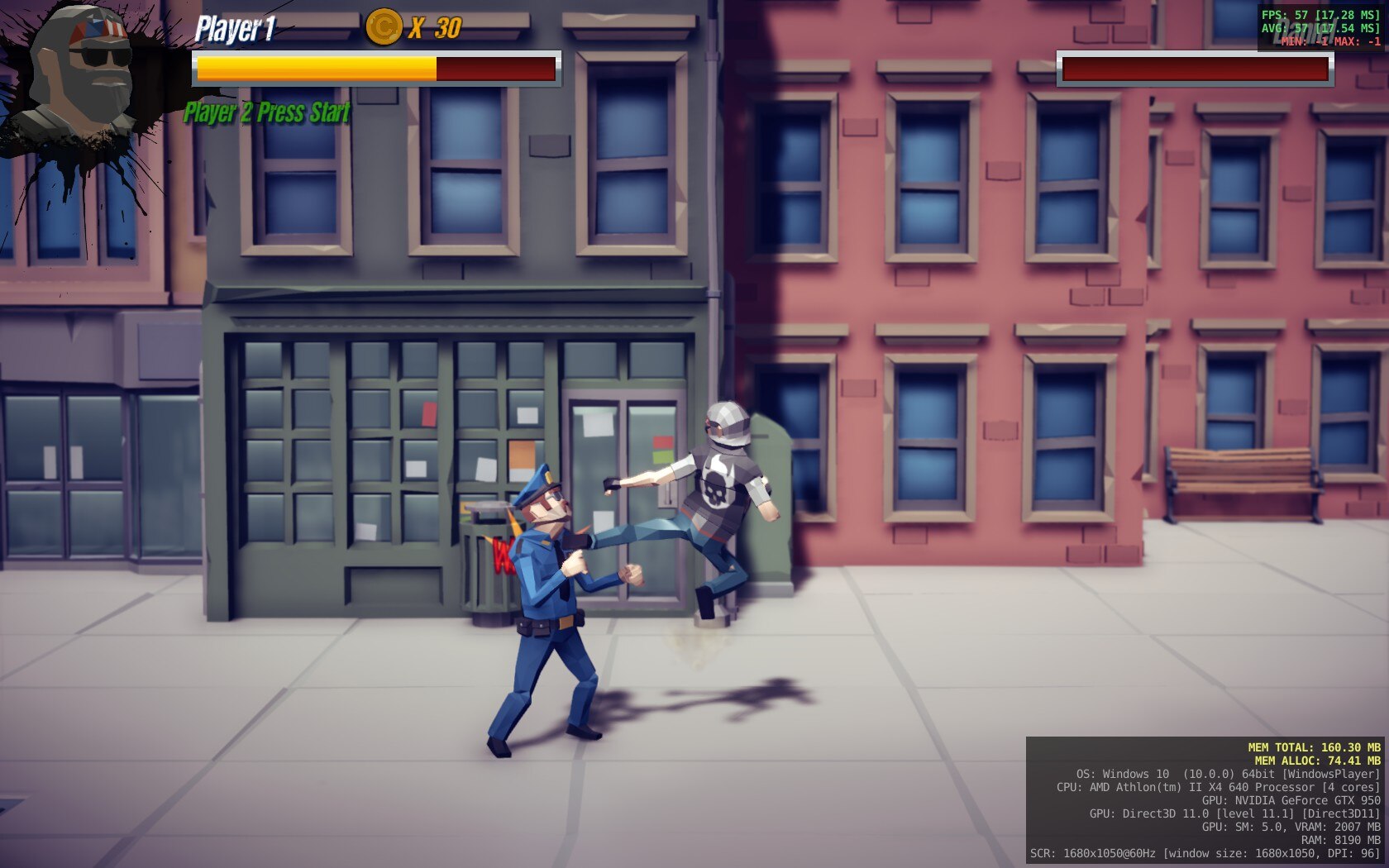Select the gold coin icon
The height and width of the screenshot is (868, 1389).
pyautogui.click(x=384, y=27)
